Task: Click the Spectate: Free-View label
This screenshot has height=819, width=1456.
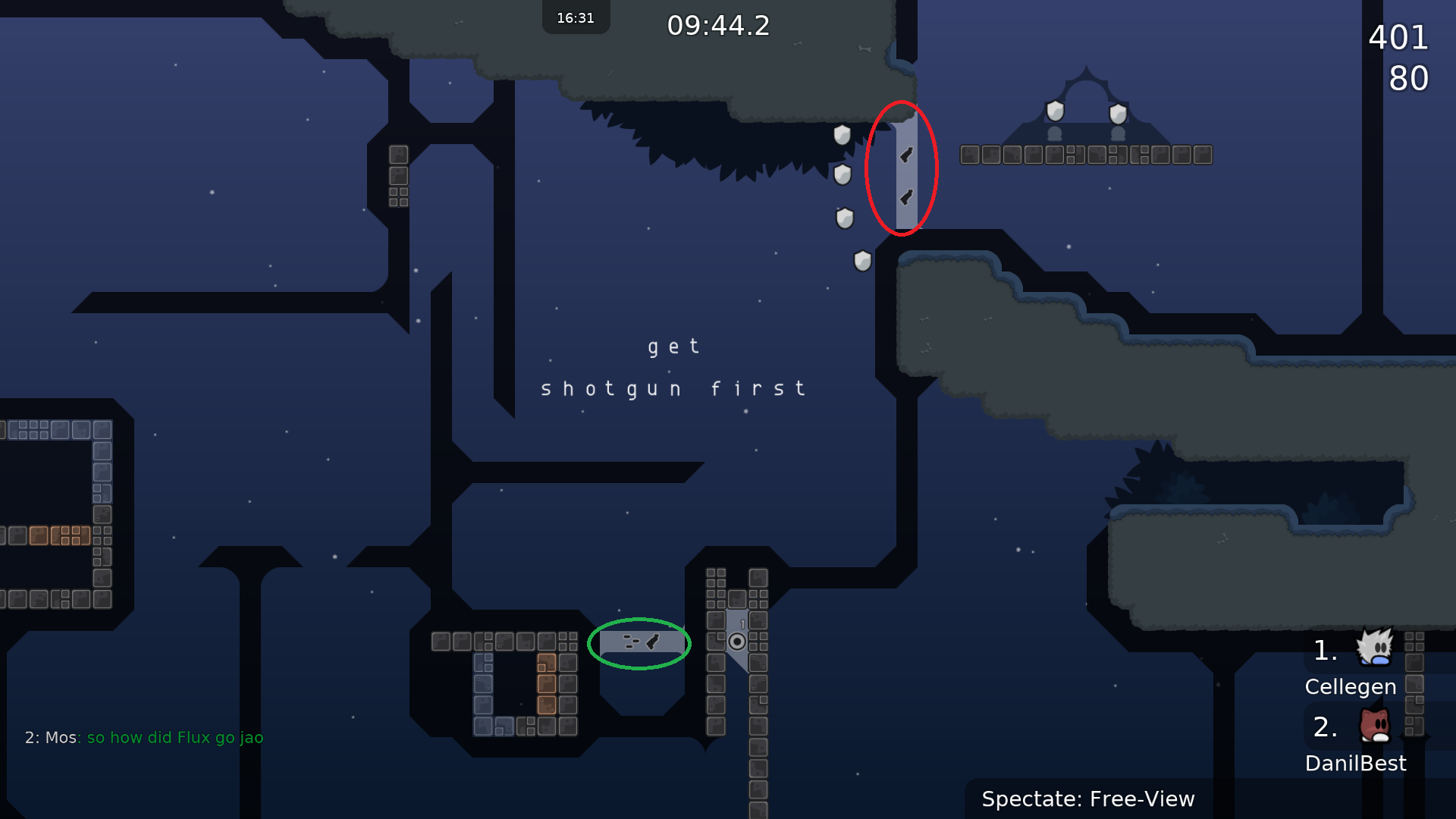Action: click(x=1087, y=799)
